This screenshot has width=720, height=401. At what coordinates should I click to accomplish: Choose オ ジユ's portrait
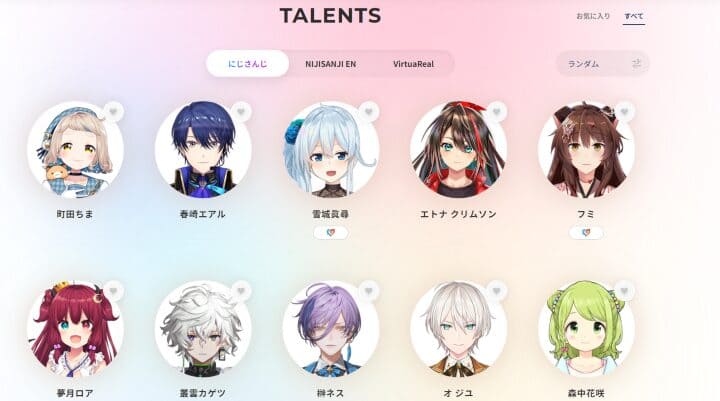[458, 329]
